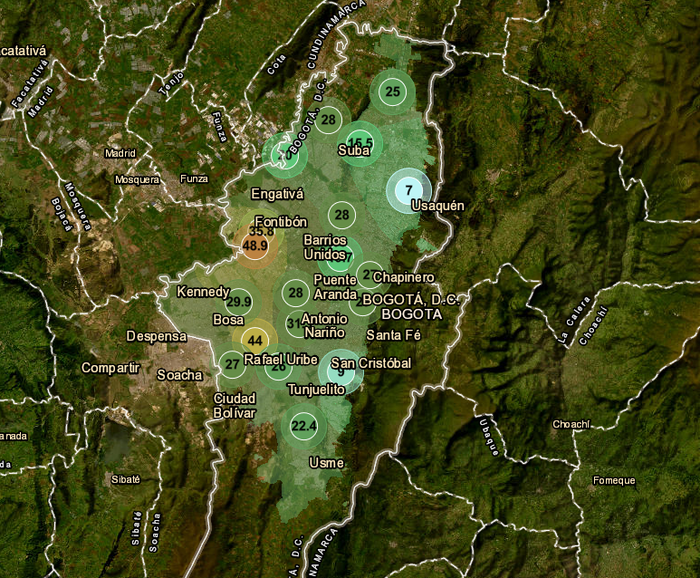
Task: Select the 20 marker north of Engativá
Action: 284,154
